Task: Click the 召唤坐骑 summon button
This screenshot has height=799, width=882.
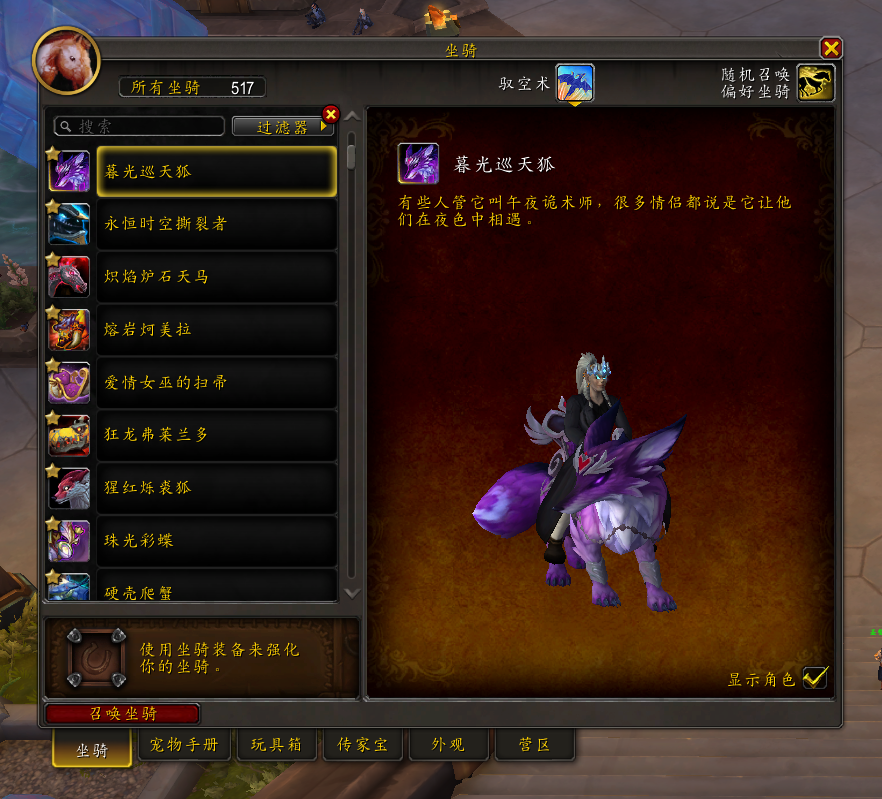Action: point(123,714)
